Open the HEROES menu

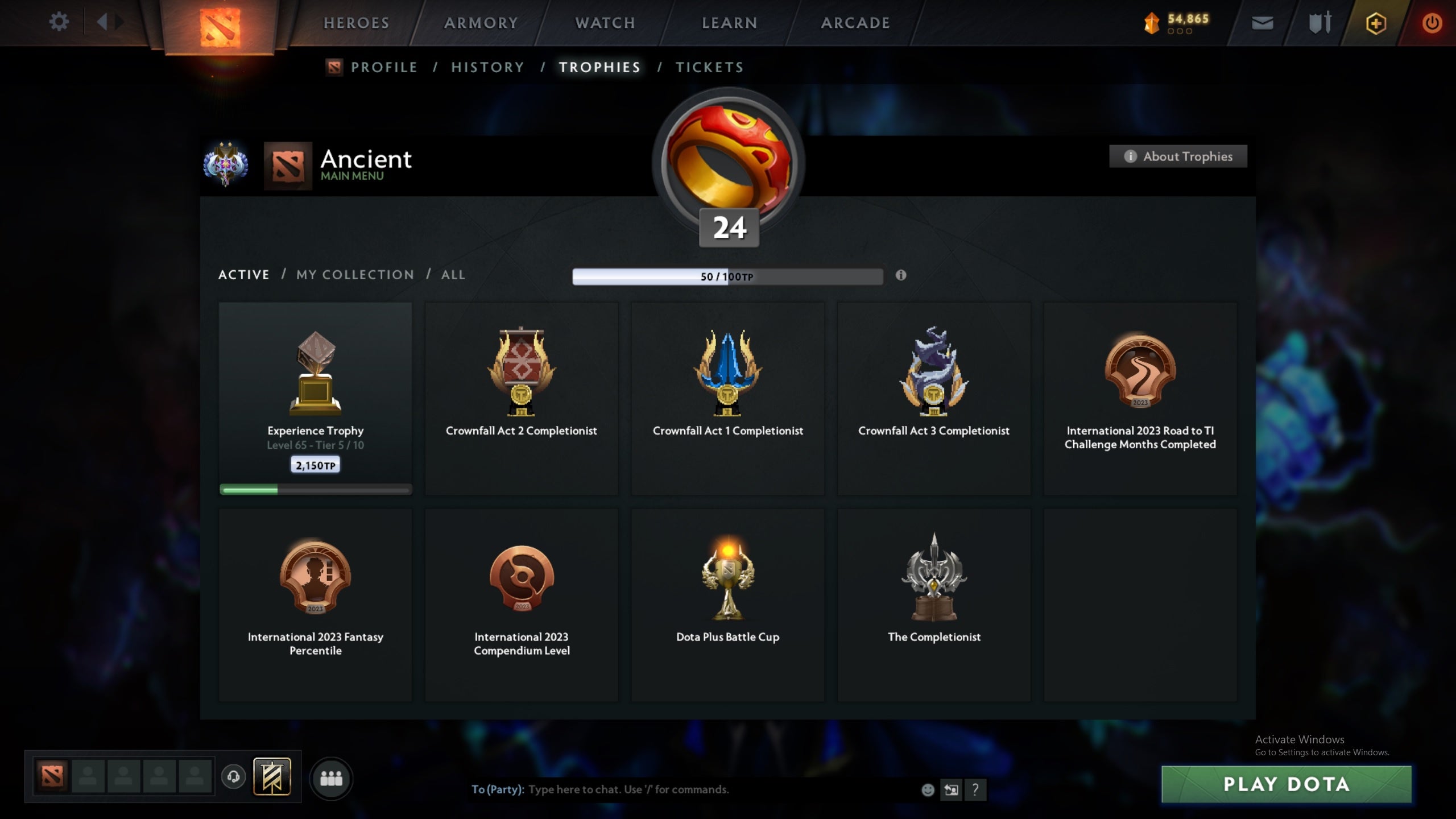(356, 23)
